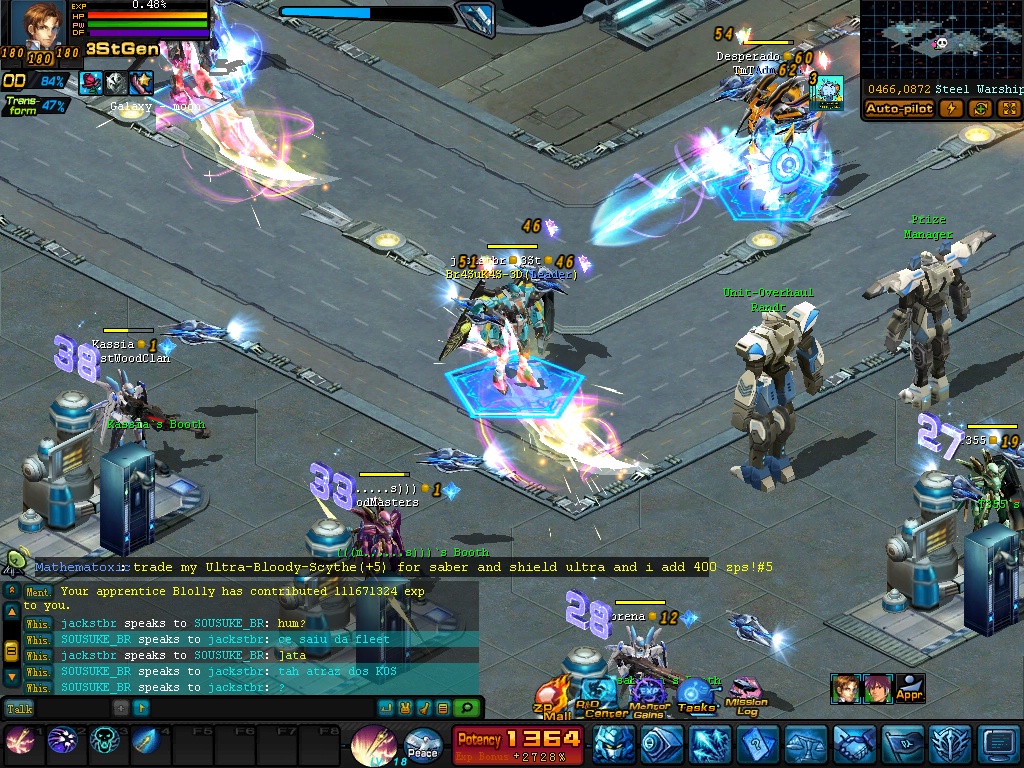Click the green magnifier button on chat bar

[x=464, y=708]
